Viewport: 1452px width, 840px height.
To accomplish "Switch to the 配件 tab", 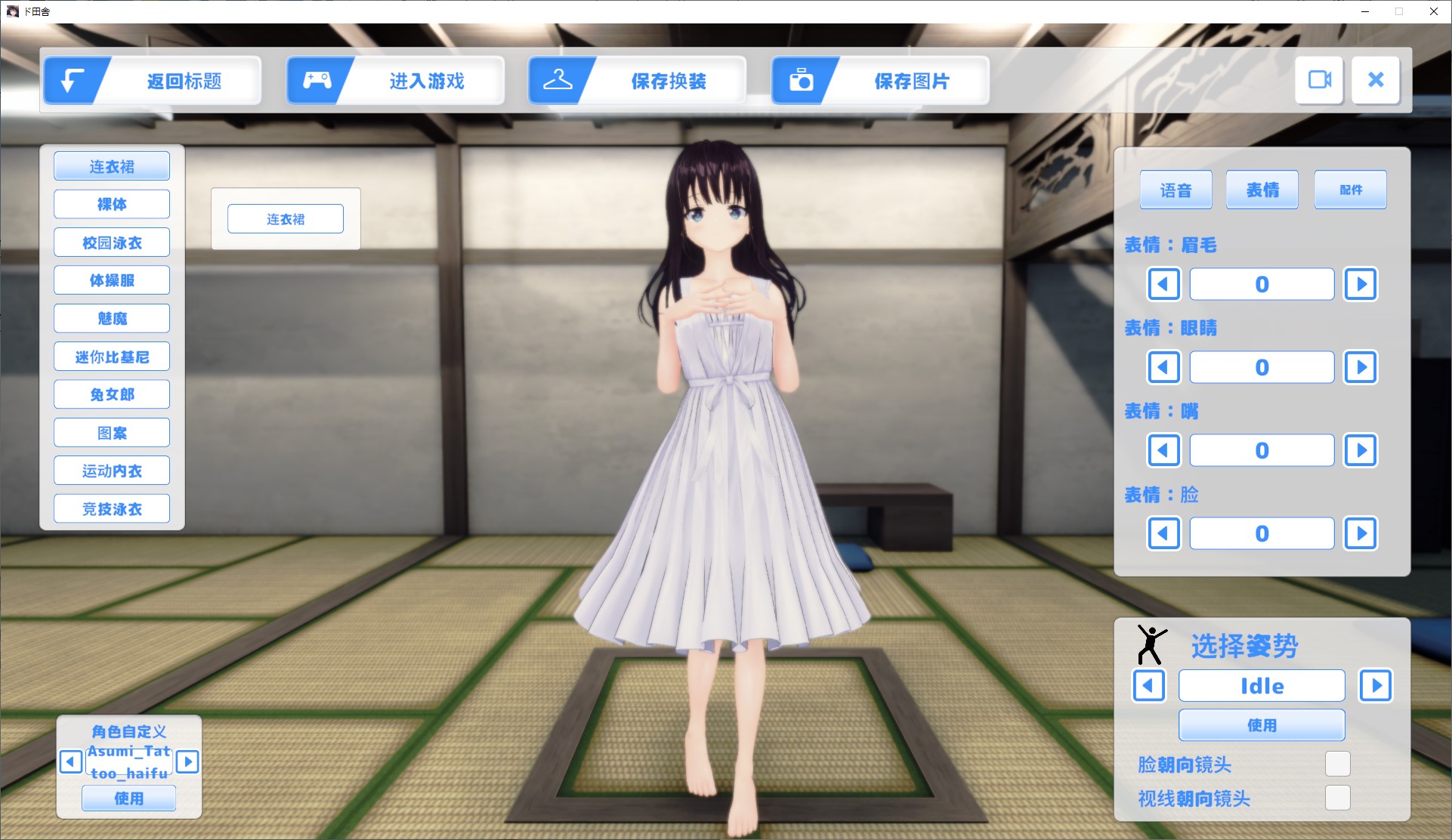I will [x=1350, y=190].
